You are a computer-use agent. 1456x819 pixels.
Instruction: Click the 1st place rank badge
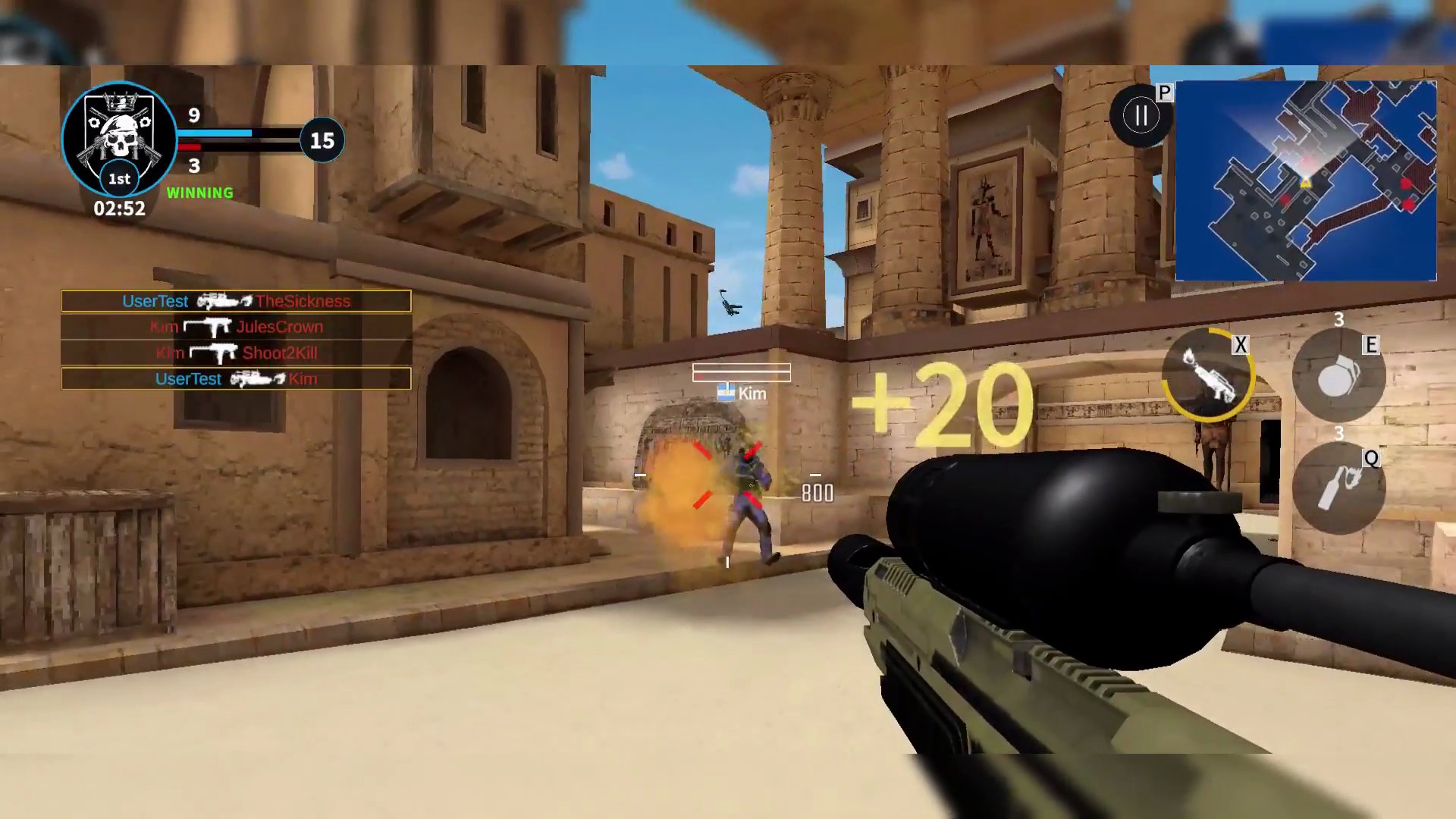[x=120, y=179]
